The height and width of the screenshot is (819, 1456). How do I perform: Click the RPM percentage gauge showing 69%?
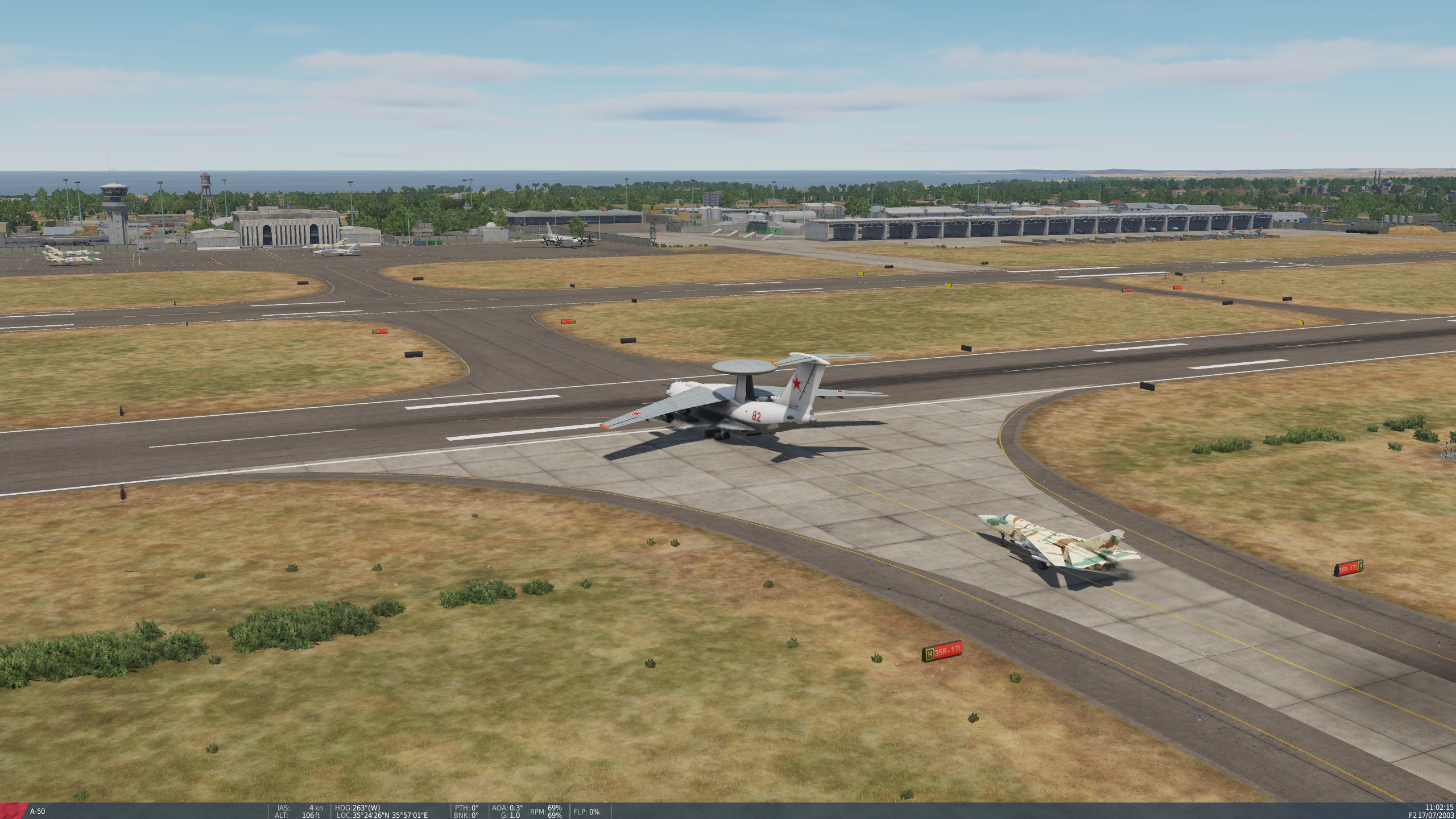point(548,810)
